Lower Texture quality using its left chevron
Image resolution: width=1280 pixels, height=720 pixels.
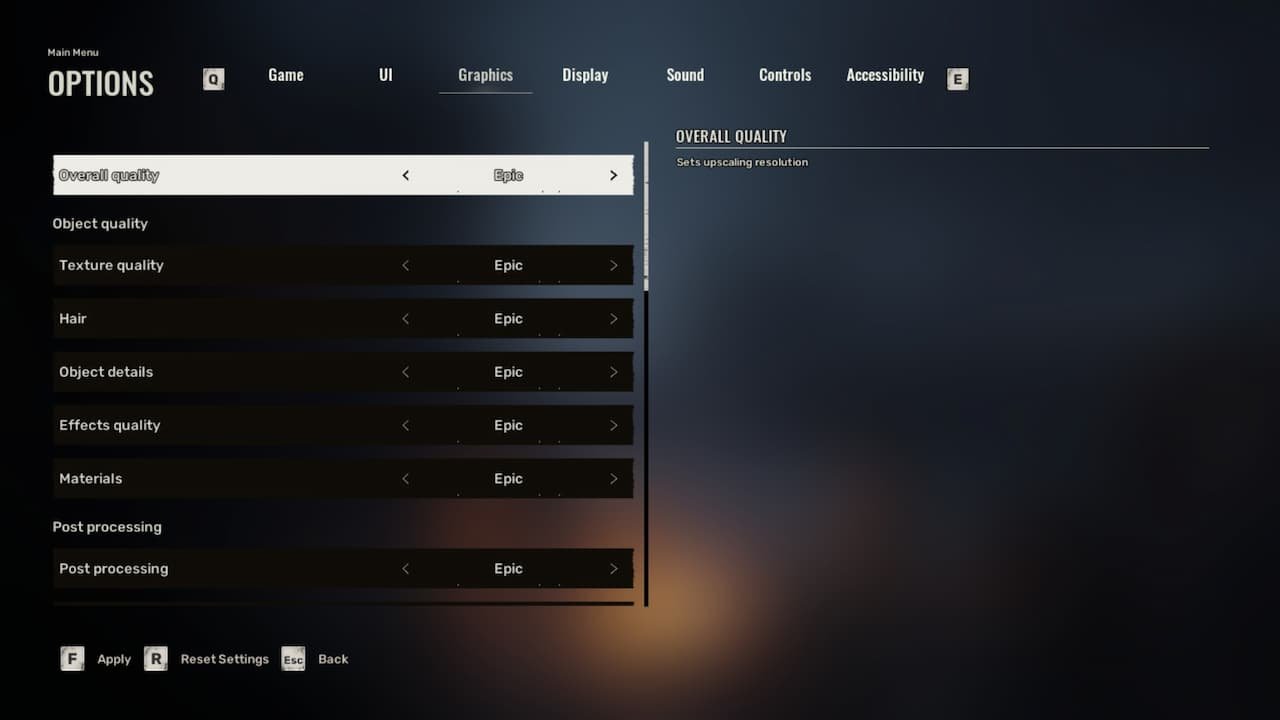pyautogui.click(x=406, y=265)
